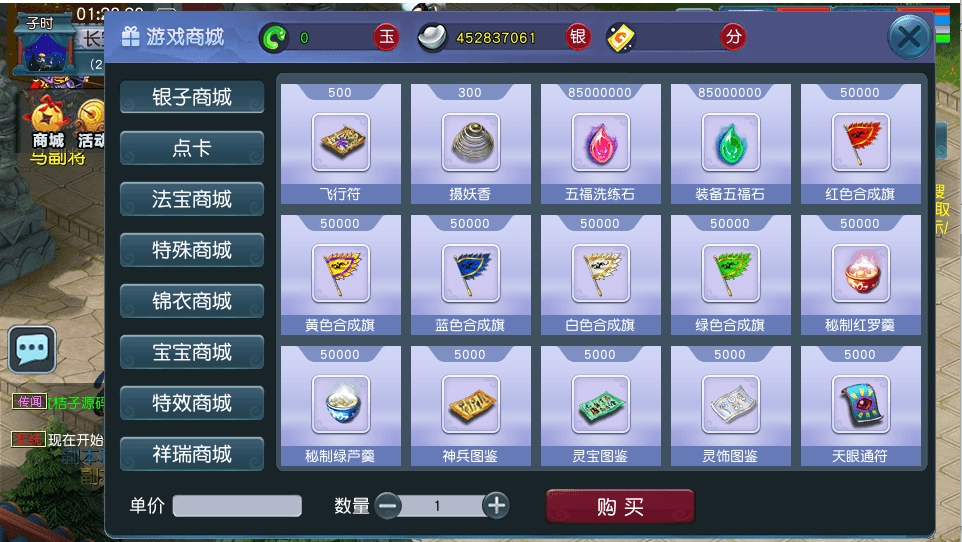Choose the 特殊商城 category
The height and width of the screenshot is (542, 962).
pyautogui.click(x=192, y=250)
